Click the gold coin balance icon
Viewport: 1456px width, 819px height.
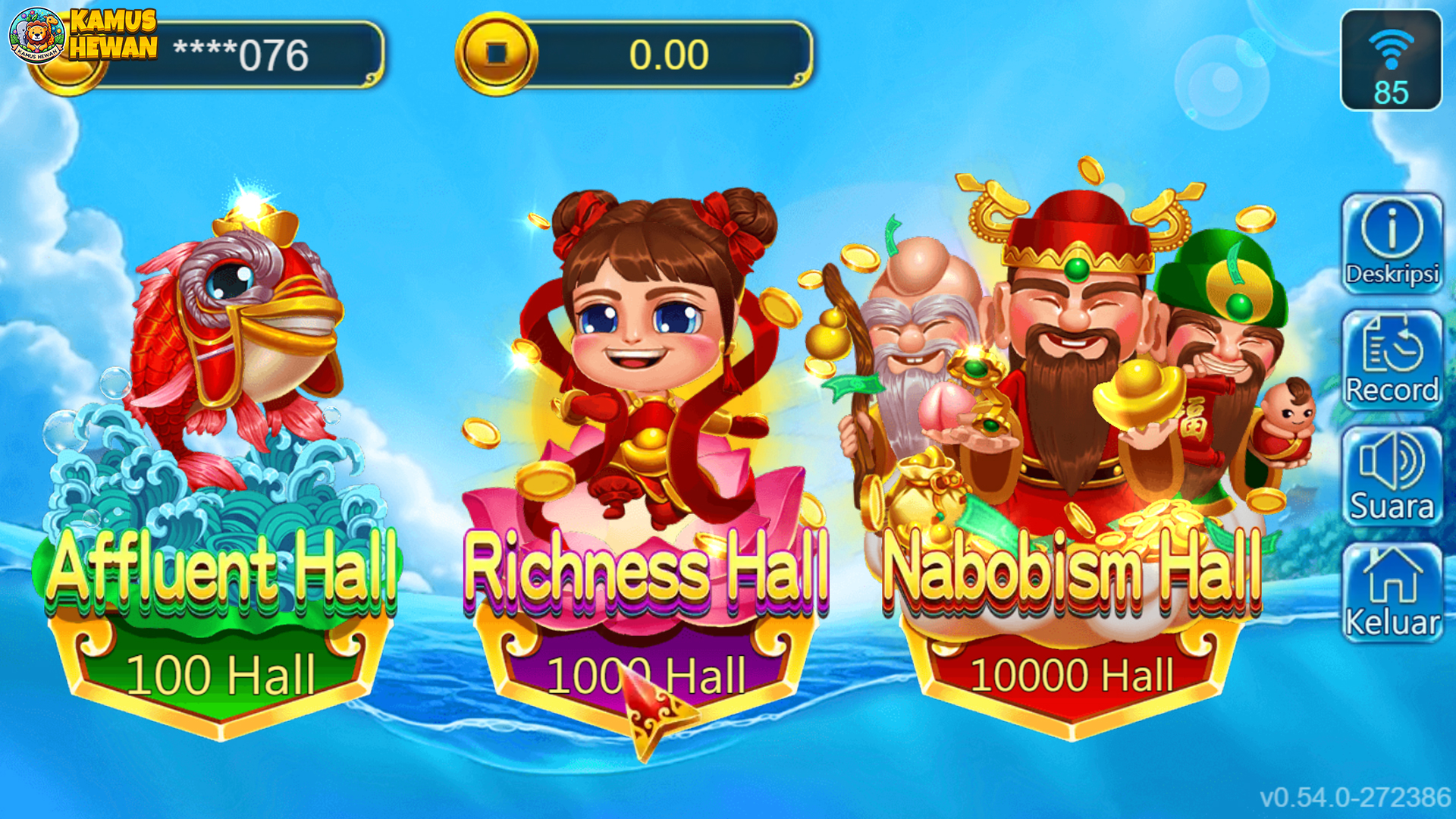click(497, 55)
